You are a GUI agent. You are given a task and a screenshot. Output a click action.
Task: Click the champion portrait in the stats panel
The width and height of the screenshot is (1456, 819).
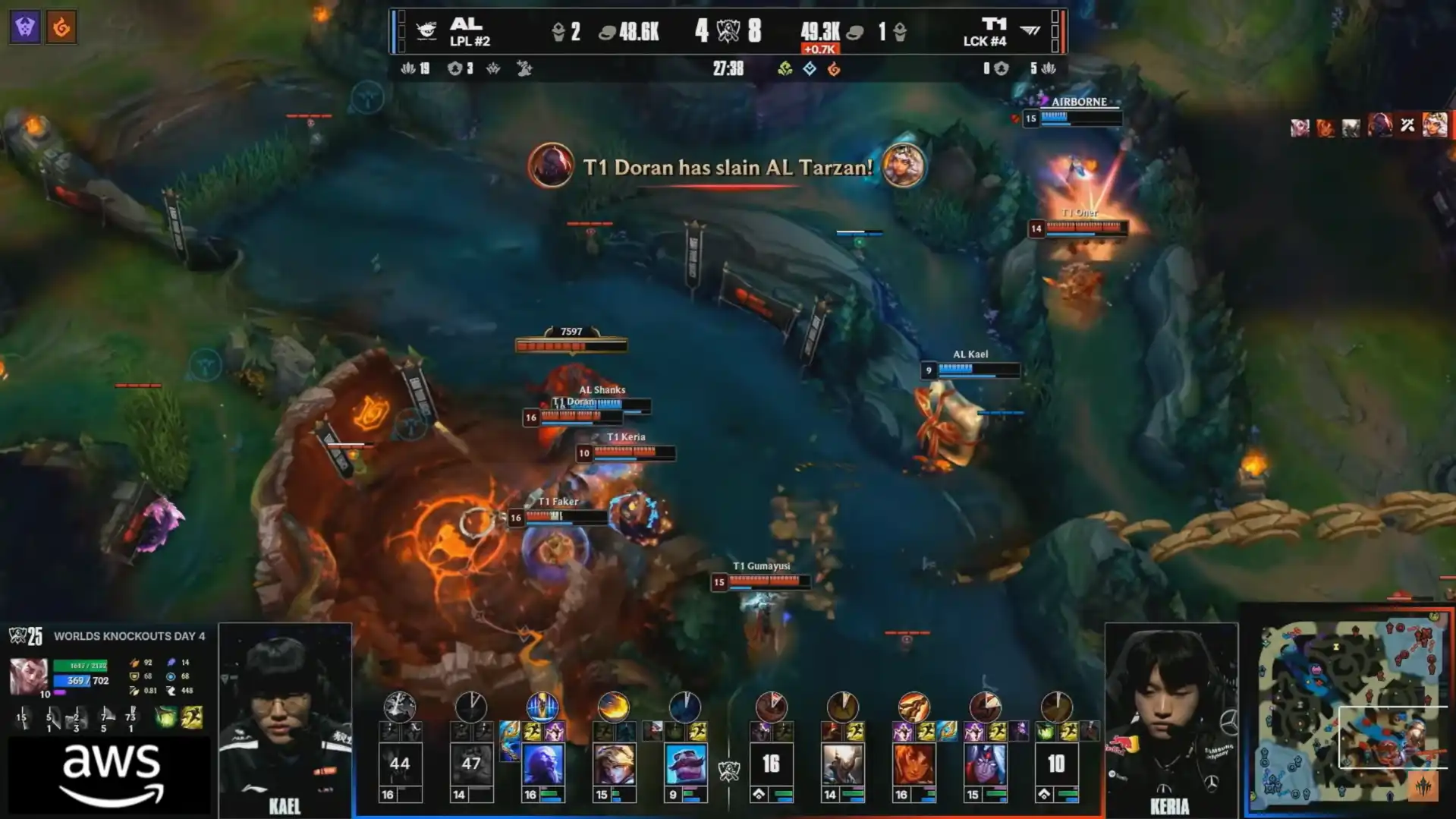click(x=28, y=675)
